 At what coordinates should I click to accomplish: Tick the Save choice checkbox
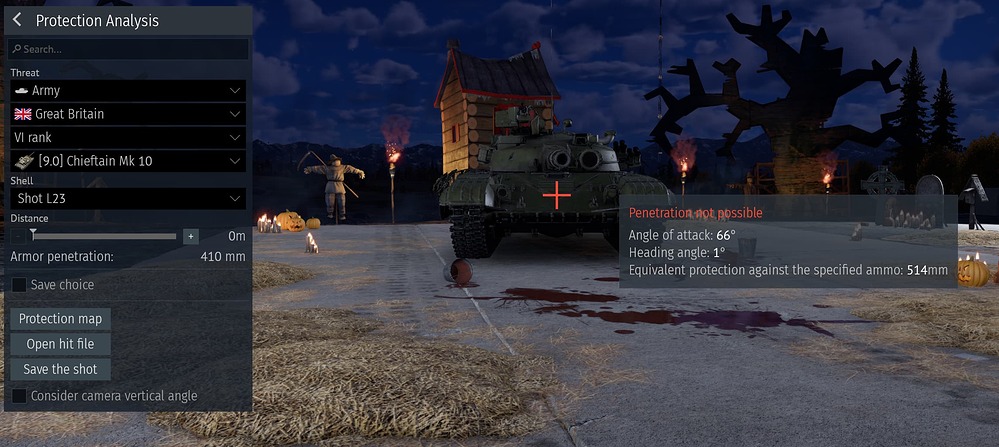coord(19,285)
